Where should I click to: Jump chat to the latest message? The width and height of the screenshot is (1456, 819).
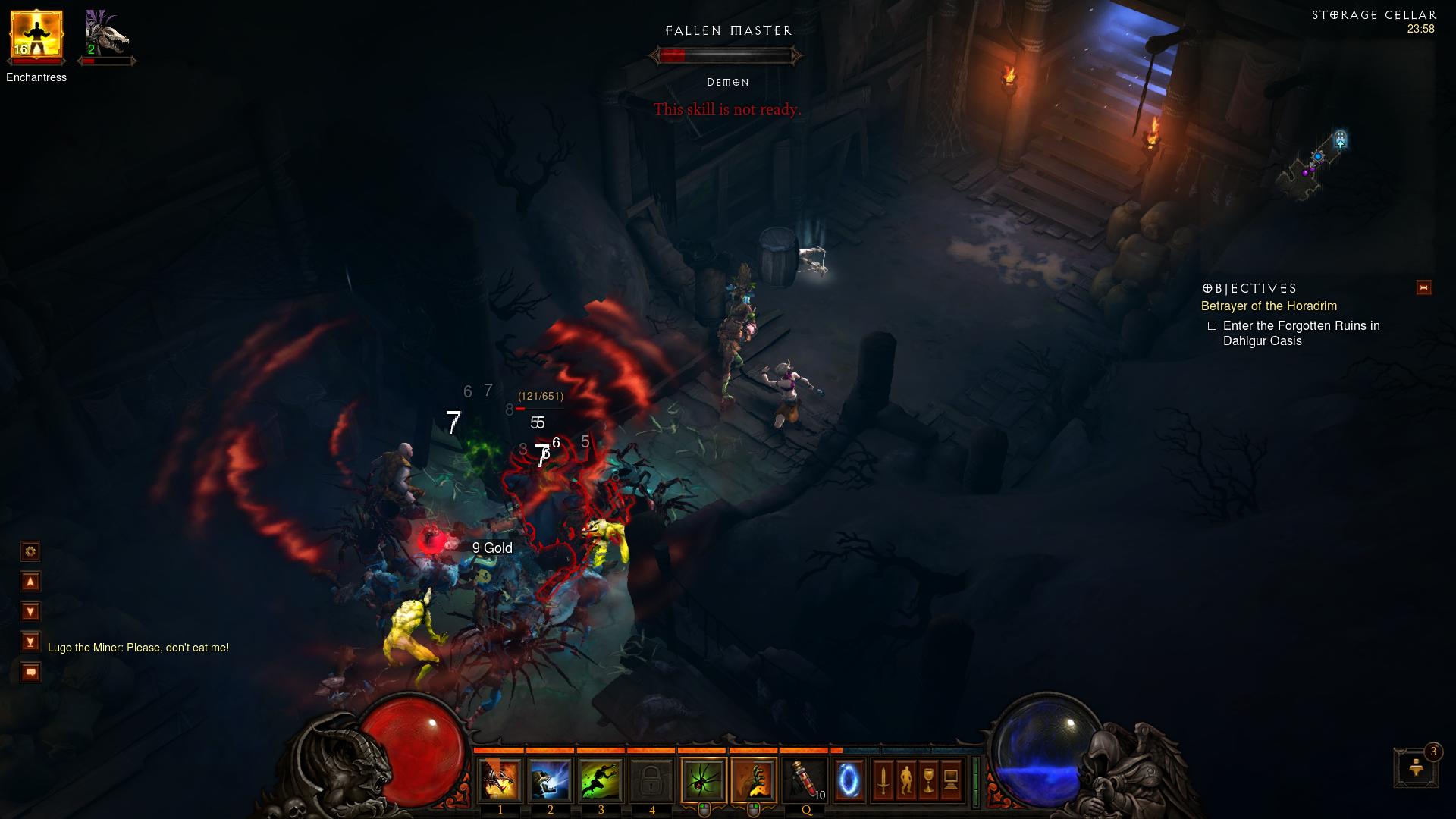click(30, 642)
